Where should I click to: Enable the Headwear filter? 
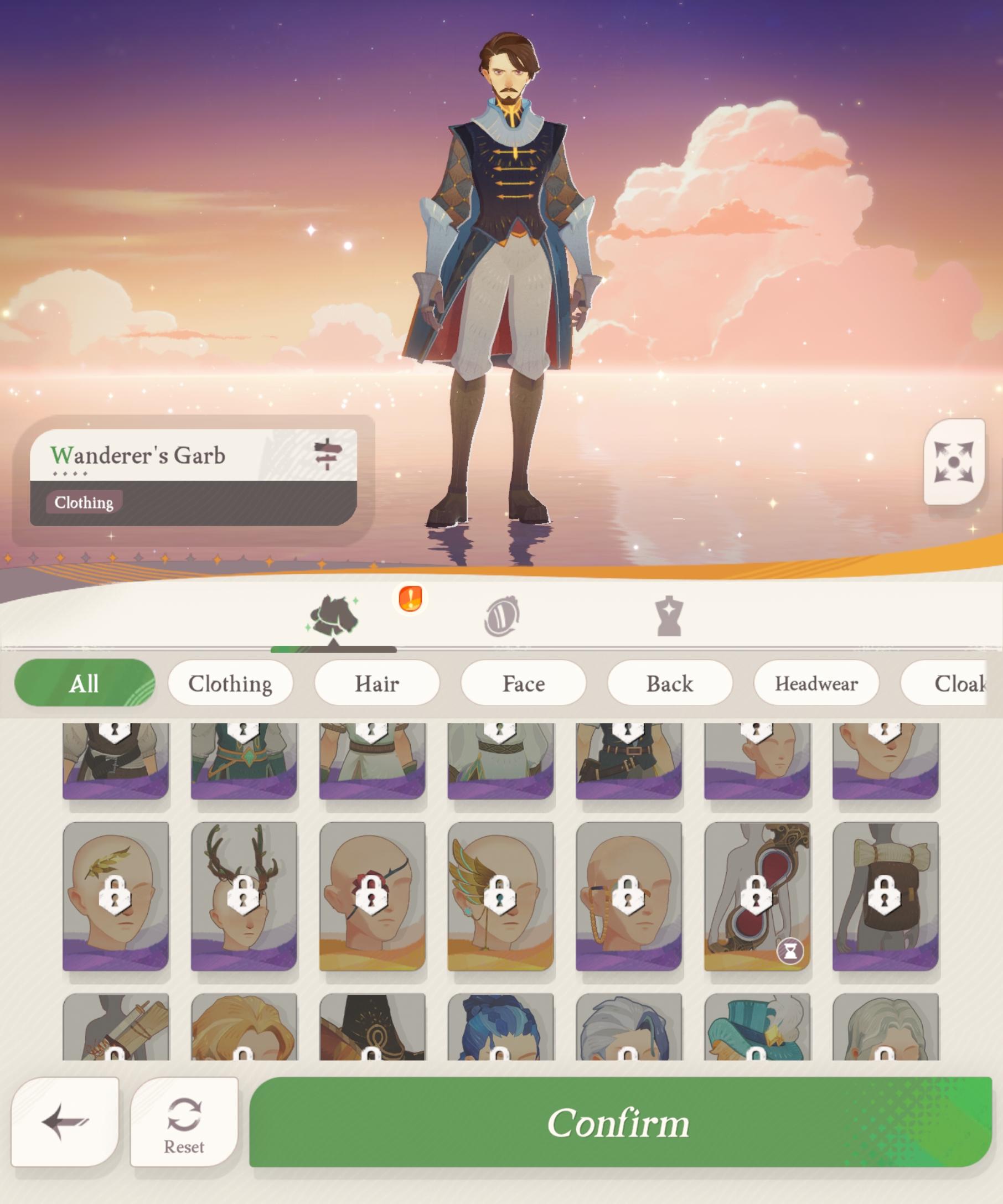click(816, 683)
